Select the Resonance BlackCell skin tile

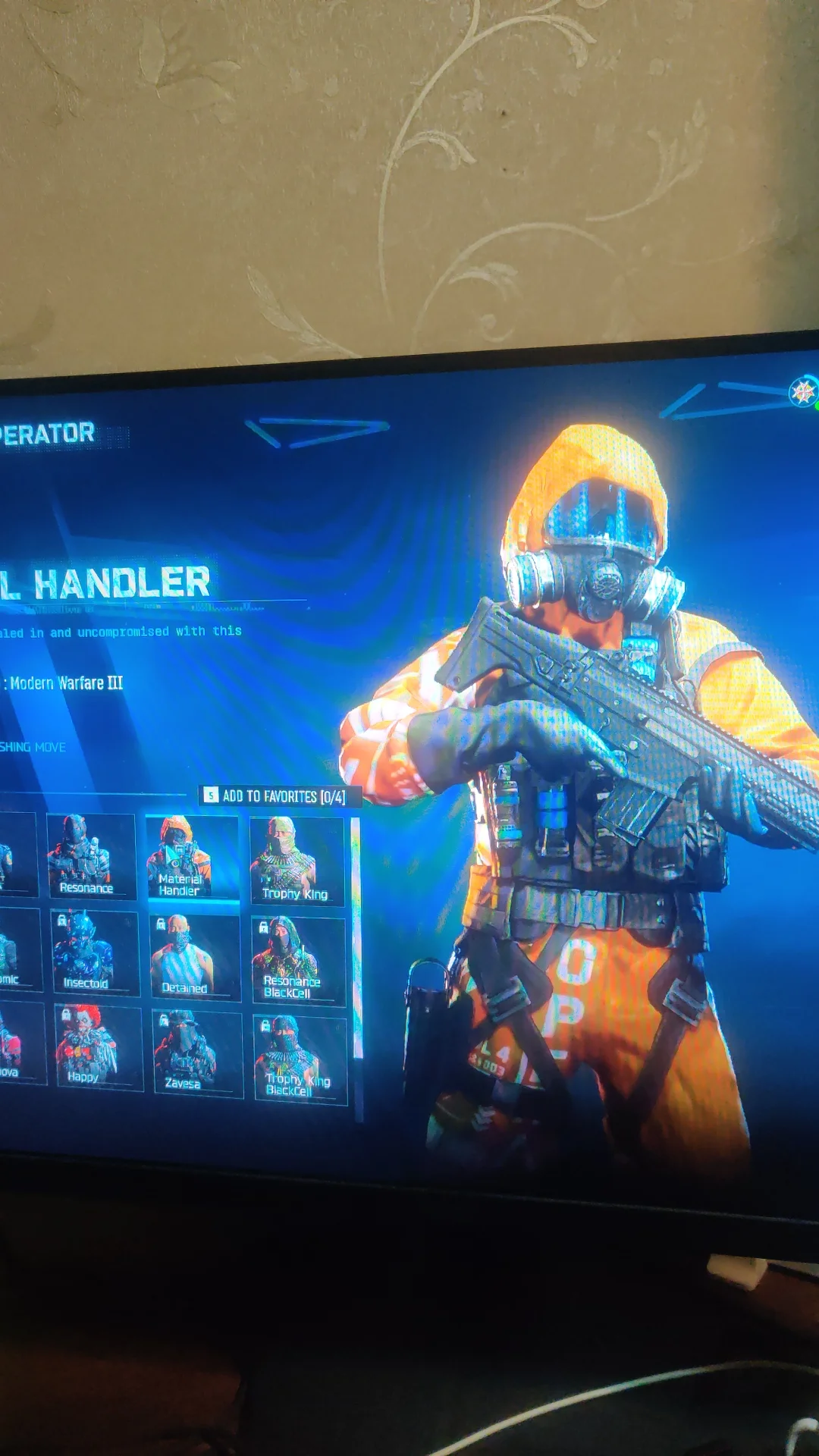click(x=298, y=961)
